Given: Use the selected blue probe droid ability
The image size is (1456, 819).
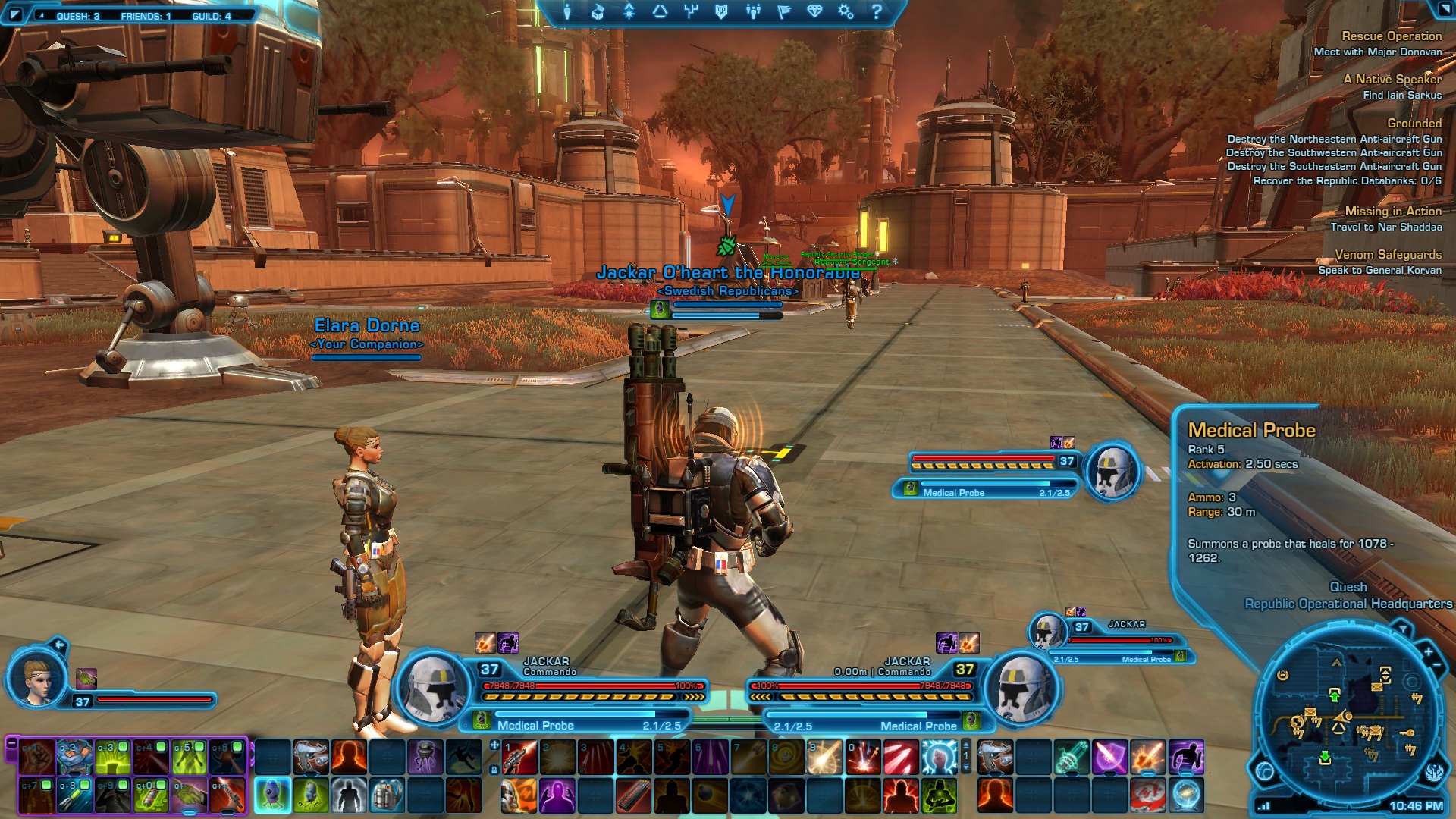Looking at the screenshot, I should click(272, 795).
